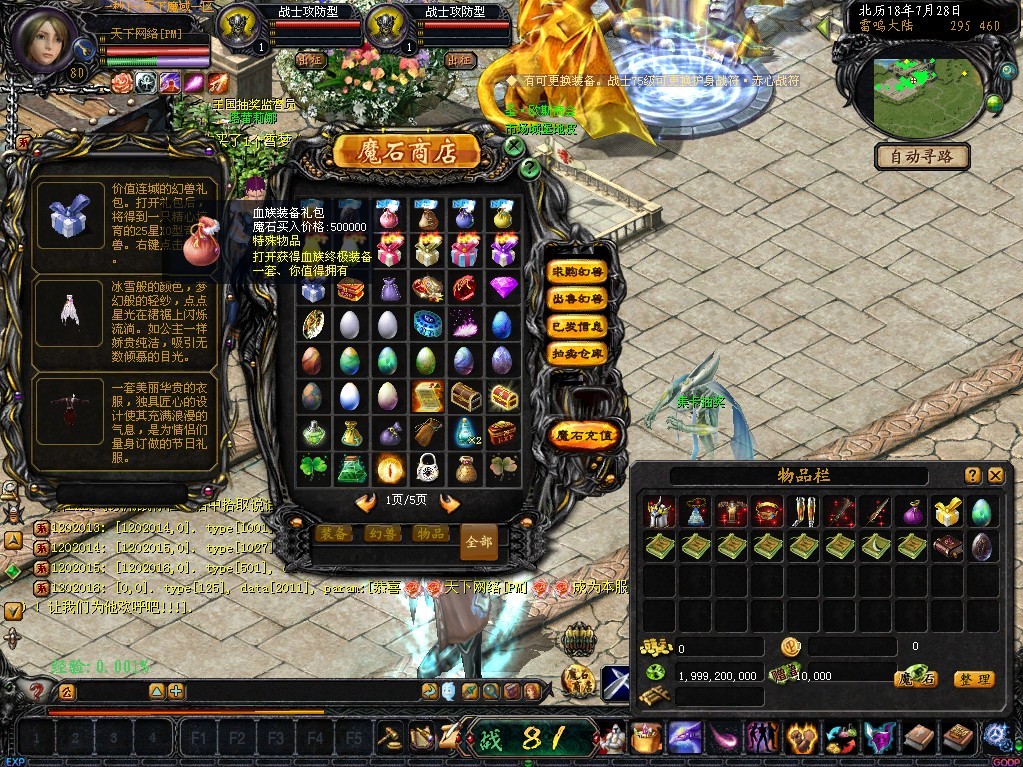This screenshot has width=1023, height=767.
Task: Click the 魔石充值 recharge button
Action: click(x=586, y=436)
